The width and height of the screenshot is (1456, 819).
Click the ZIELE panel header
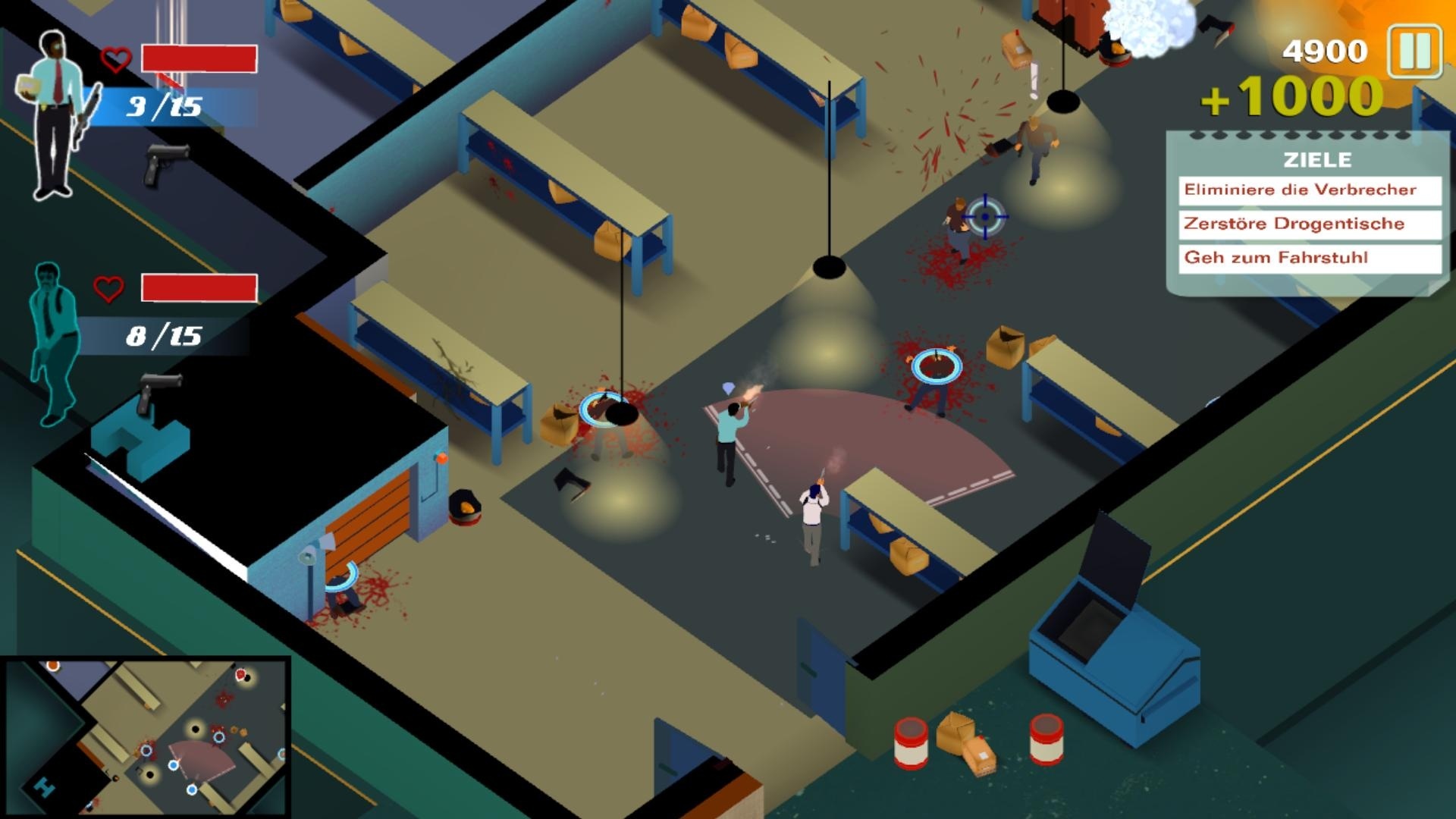coord(1317,160)
